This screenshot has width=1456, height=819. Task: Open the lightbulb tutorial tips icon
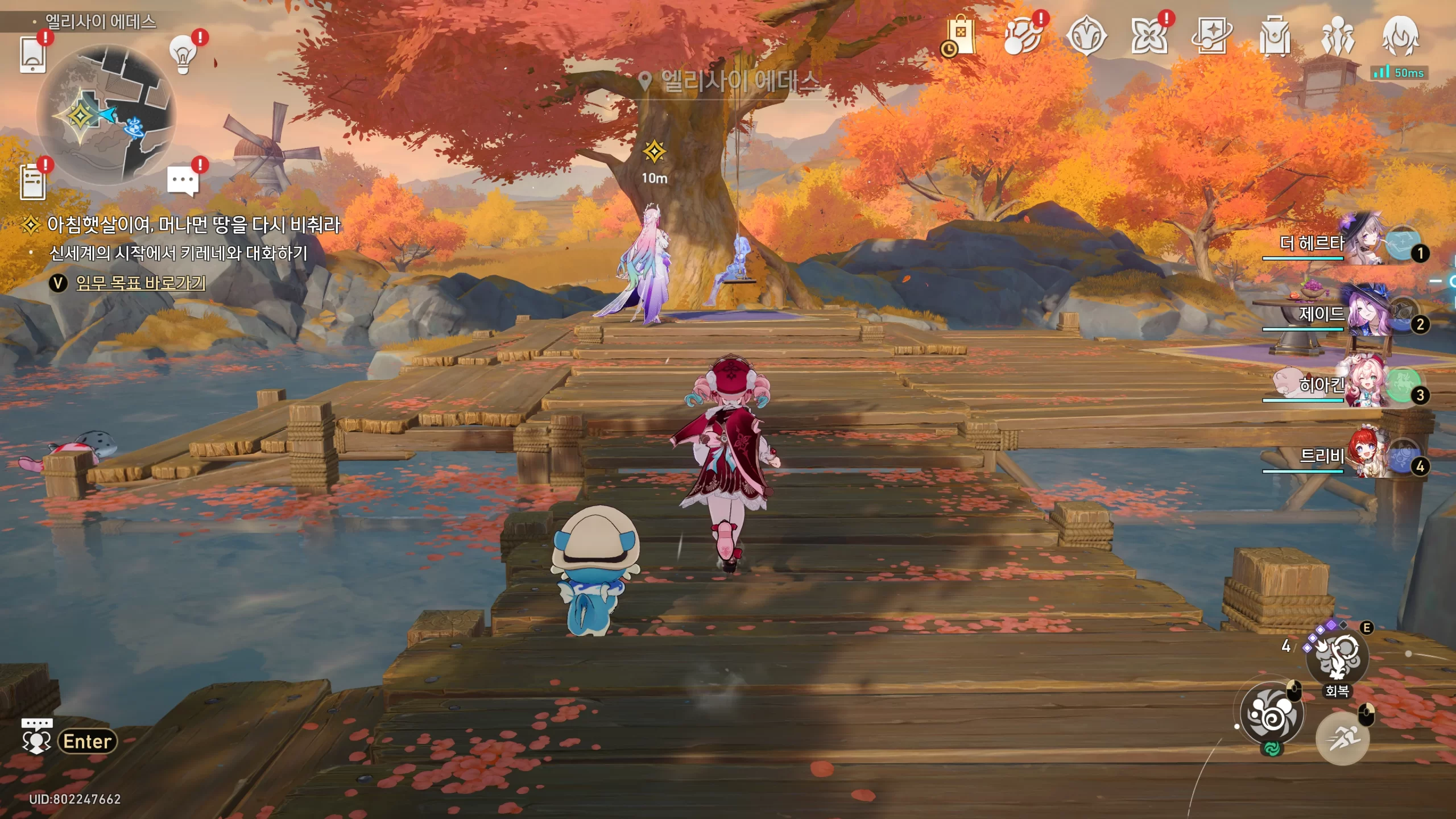coord(183,54)
